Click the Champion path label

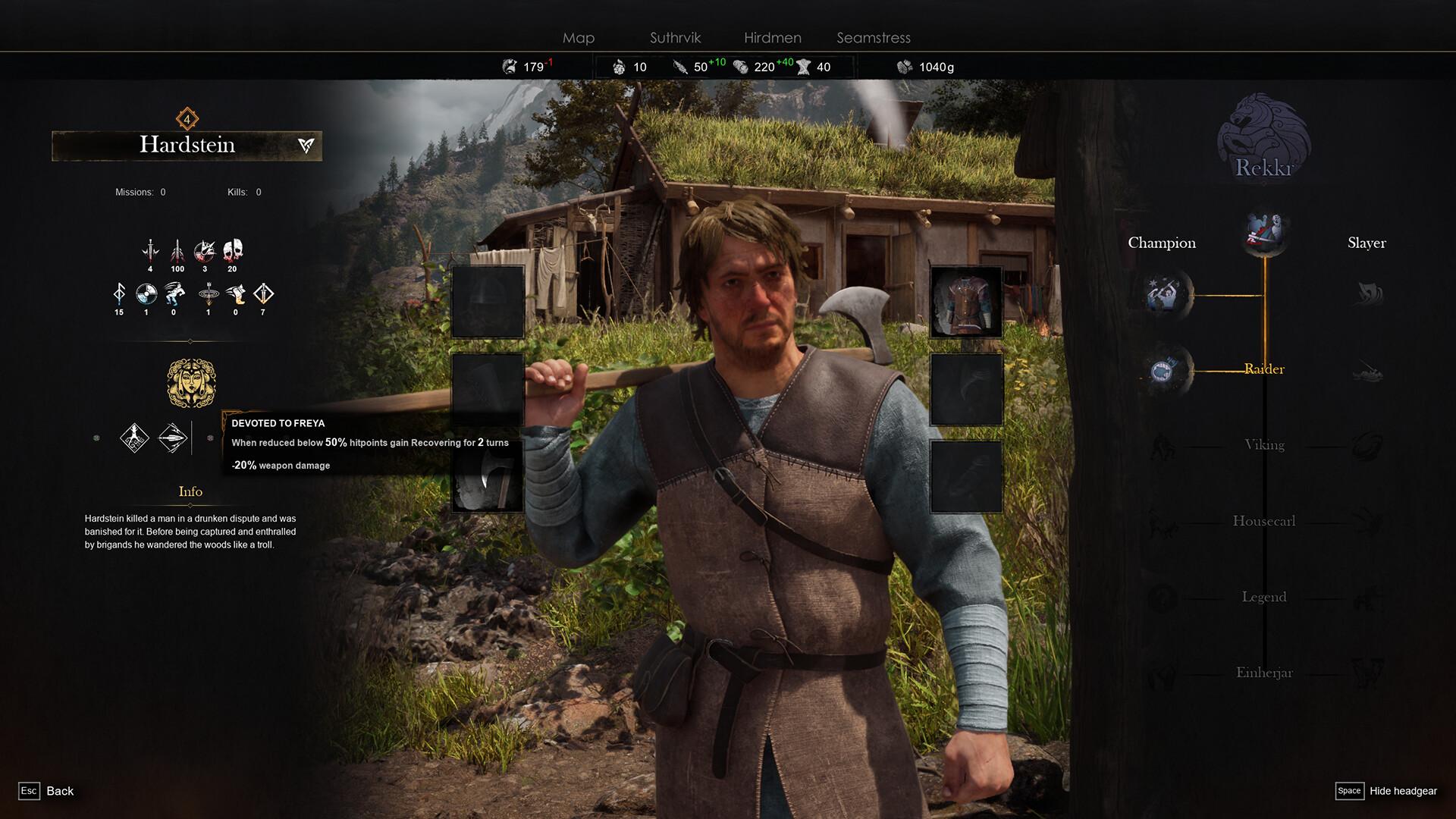pos(1161,242)
